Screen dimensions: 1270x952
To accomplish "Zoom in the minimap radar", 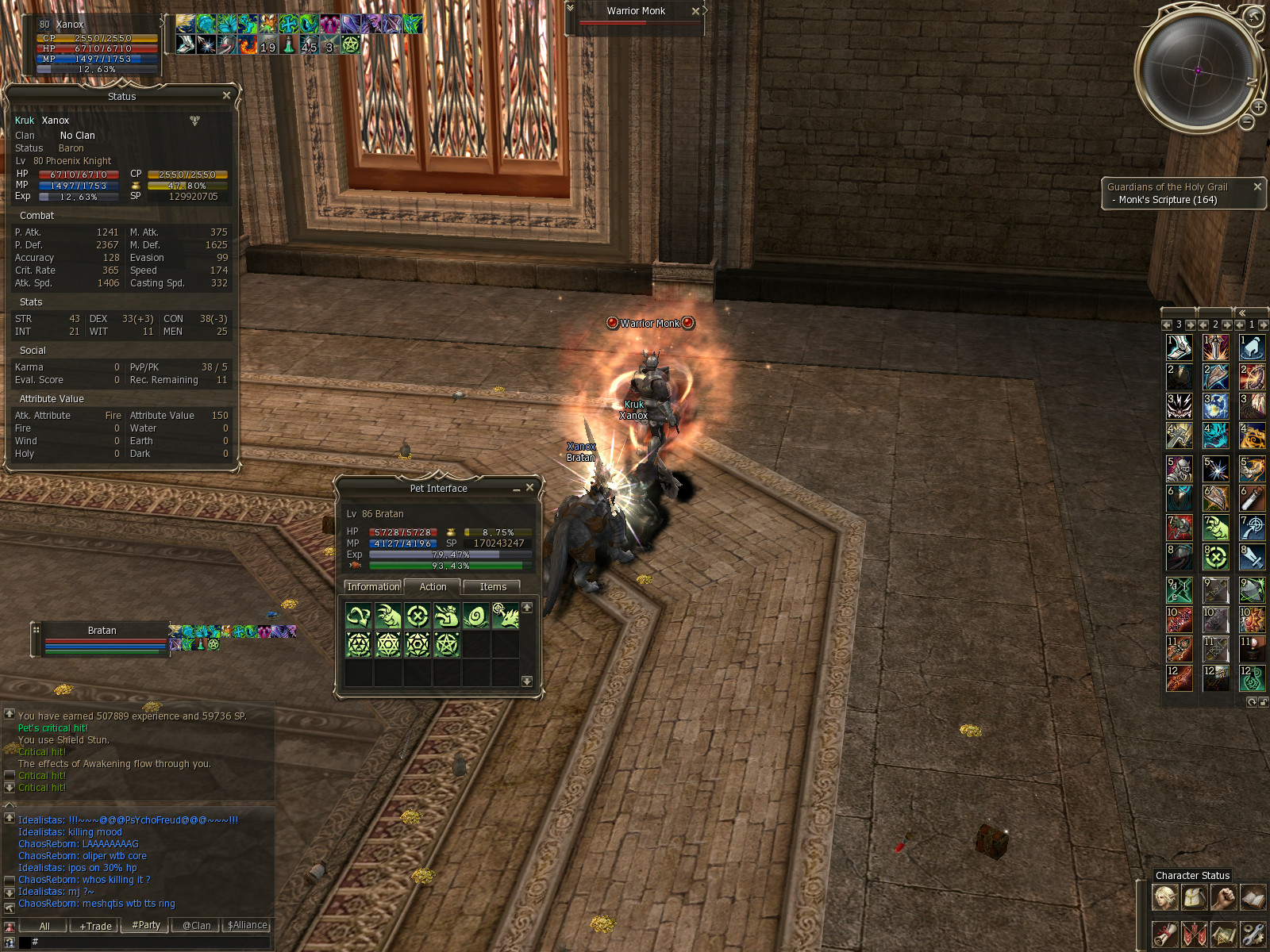I will coord(1259,106).
